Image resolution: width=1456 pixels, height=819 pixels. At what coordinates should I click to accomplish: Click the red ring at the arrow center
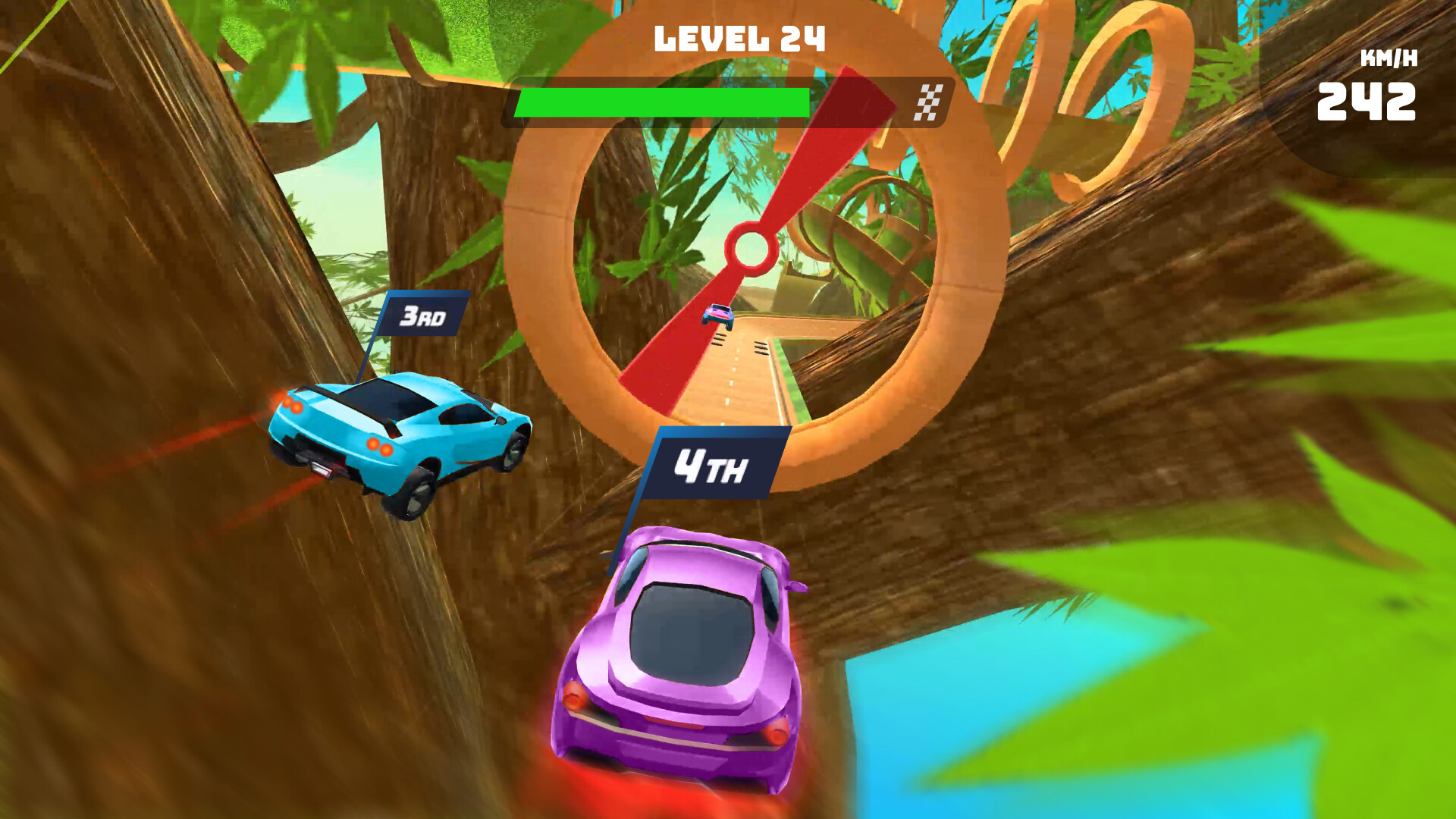[749, 246]
